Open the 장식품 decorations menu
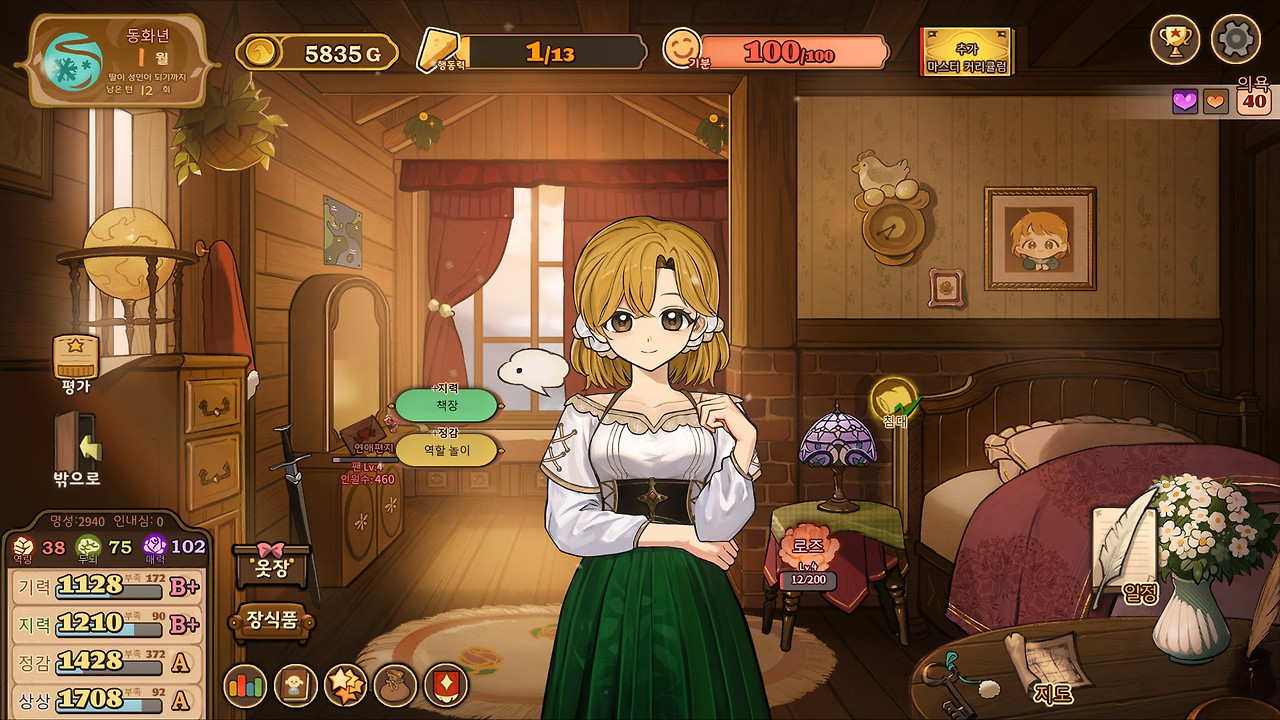Viewport: 1280px width, 720px height. click(273, 621)
